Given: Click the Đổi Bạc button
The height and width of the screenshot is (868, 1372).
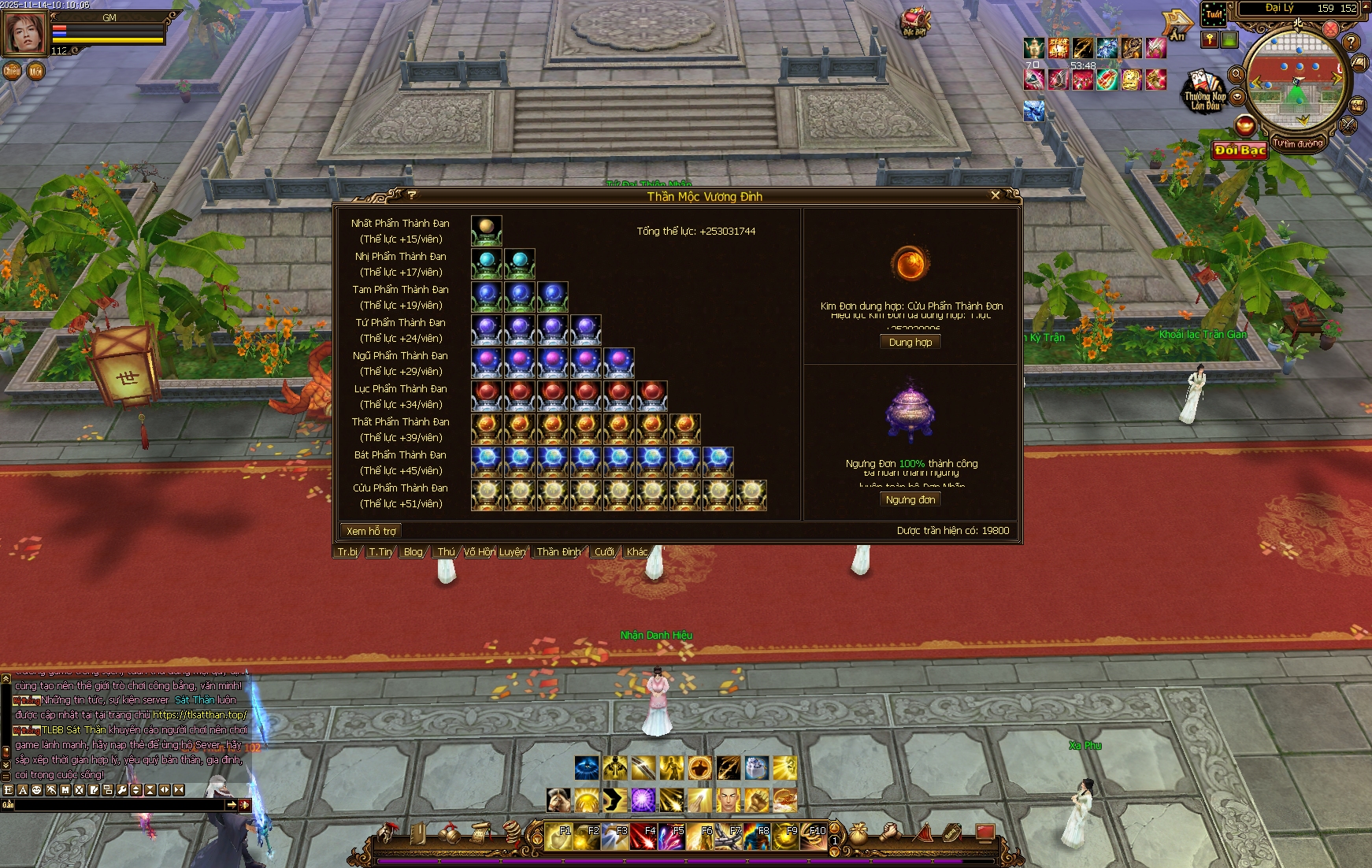Looking at the screenshot, I should (x=1239, y=150).
